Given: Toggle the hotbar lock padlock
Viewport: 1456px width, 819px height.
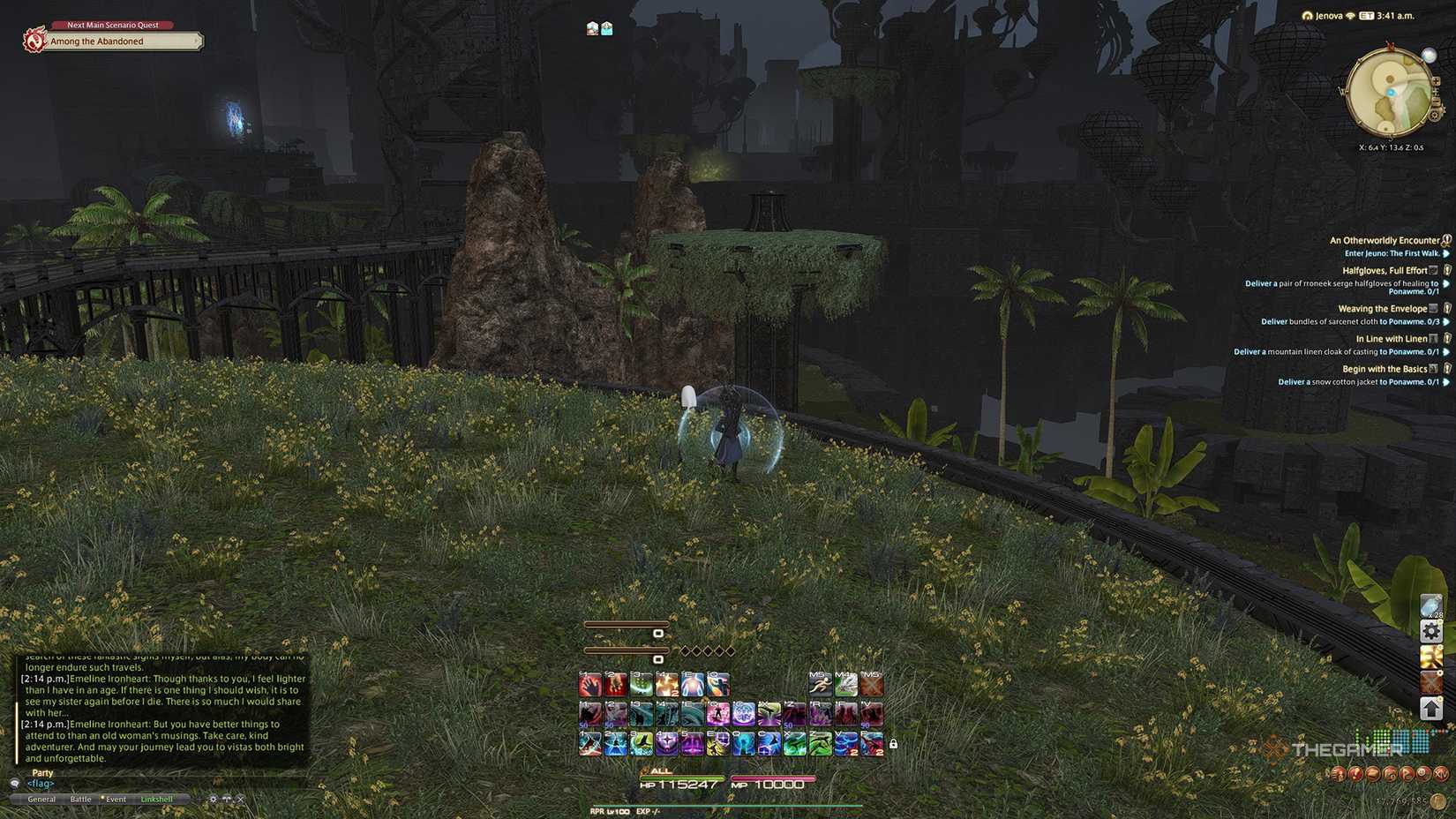Looking at the screenshot, I should (894, 744).
